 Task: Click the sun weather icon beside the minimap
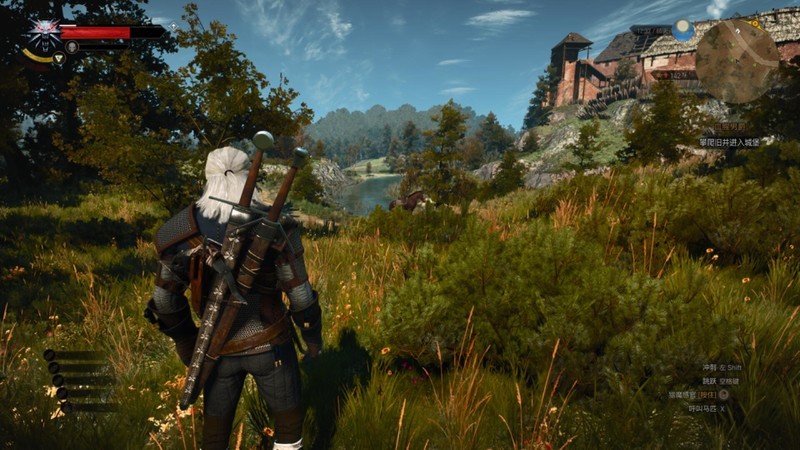(x=683, y=30)
